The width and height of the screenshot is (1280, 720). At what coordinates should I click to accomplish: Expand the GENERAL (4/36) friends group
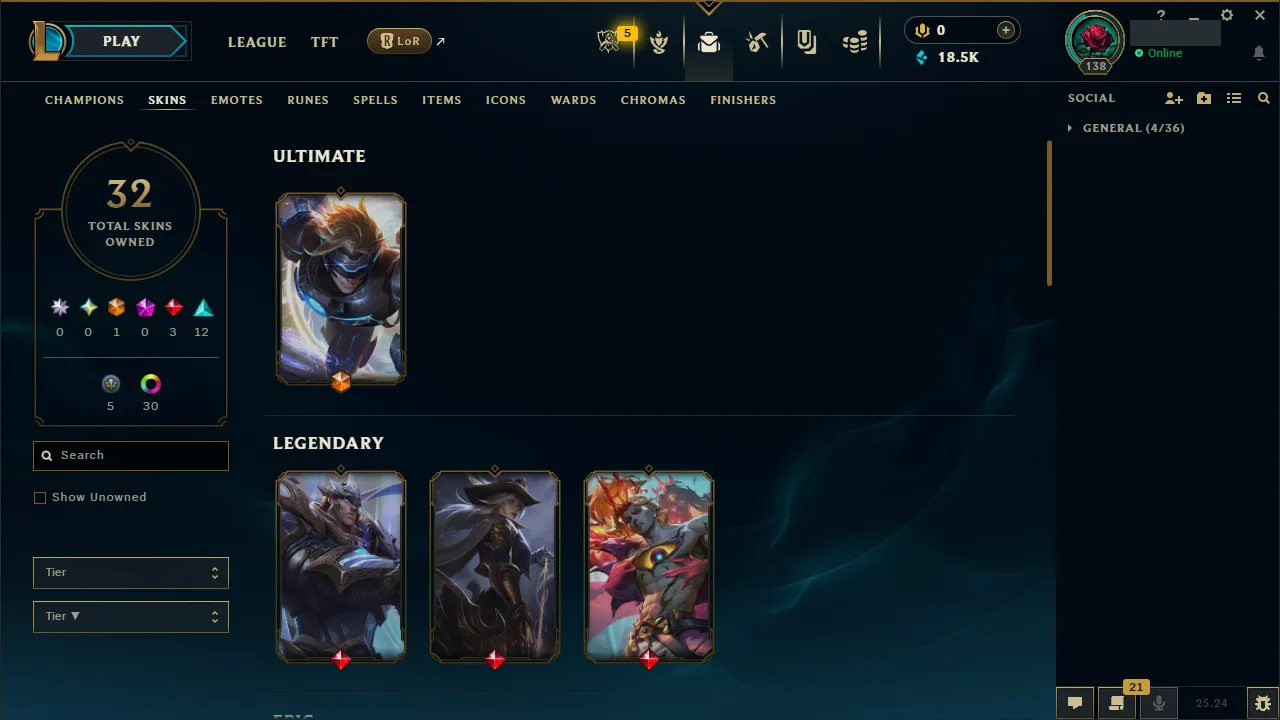(1127, 128)
